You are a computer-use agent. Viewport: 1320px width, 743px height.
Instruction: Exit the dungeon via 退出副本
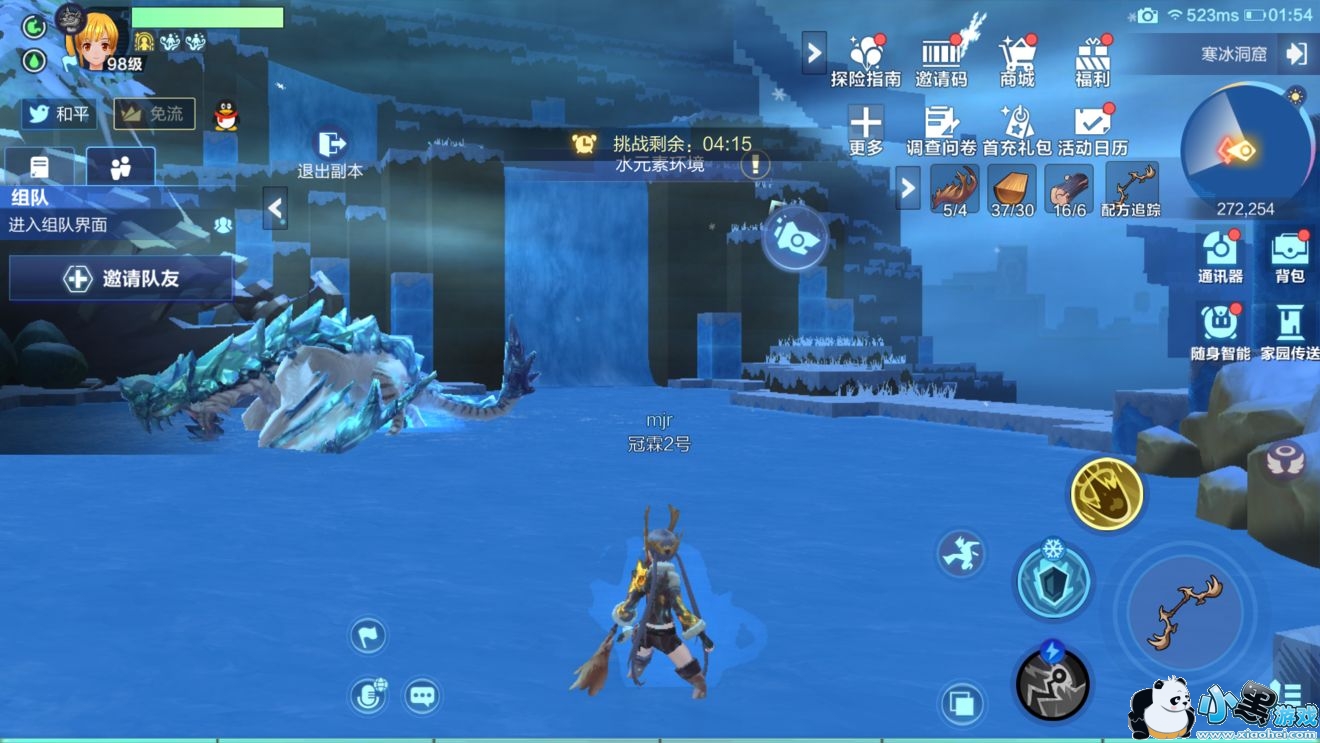[330, 151]
